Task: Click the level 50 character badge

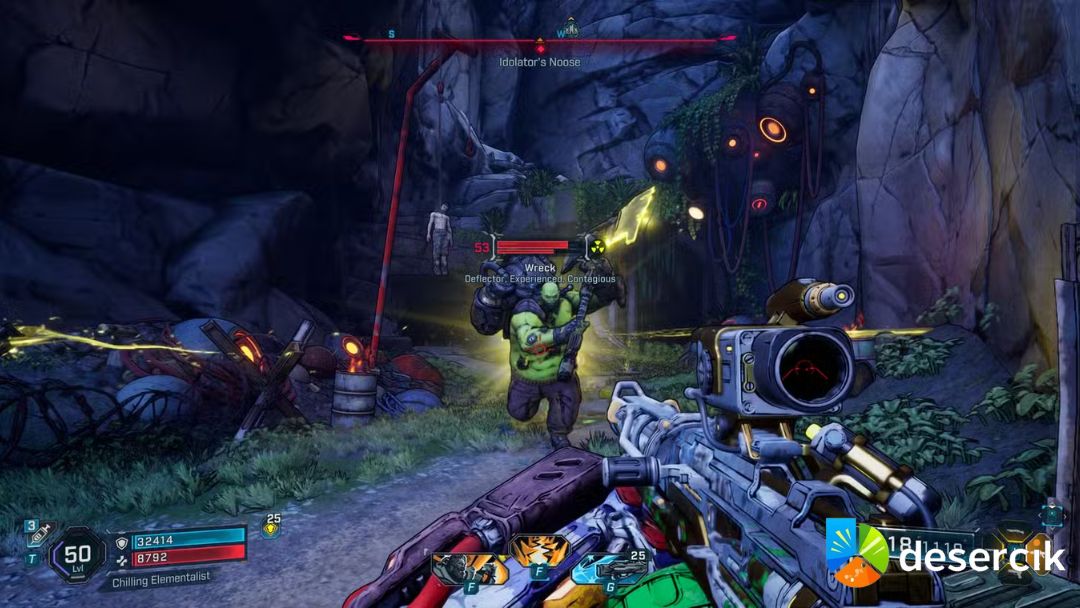Action: [x=77, y=554]
